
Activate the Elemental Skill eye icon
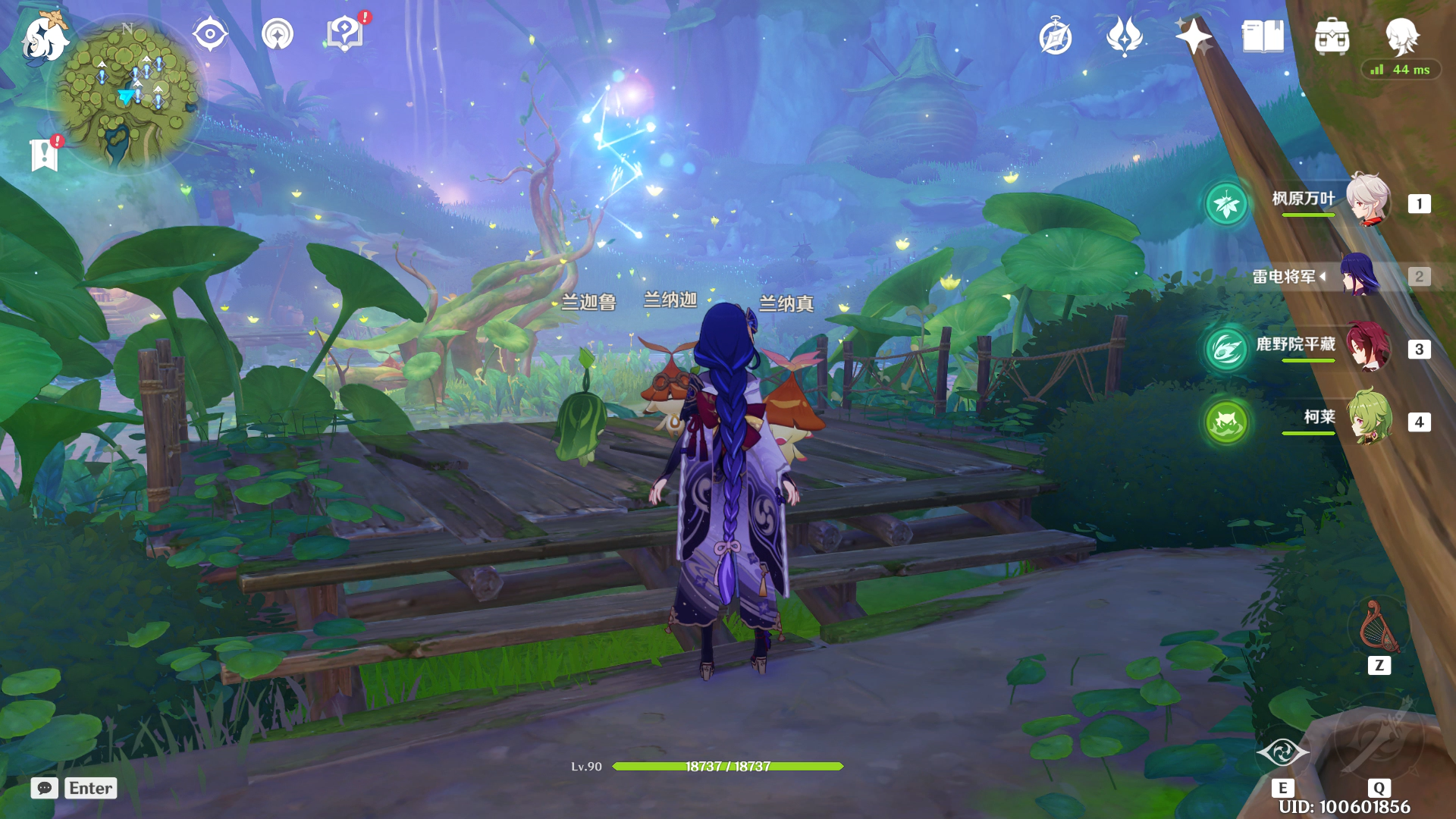tap(1282, 752)
